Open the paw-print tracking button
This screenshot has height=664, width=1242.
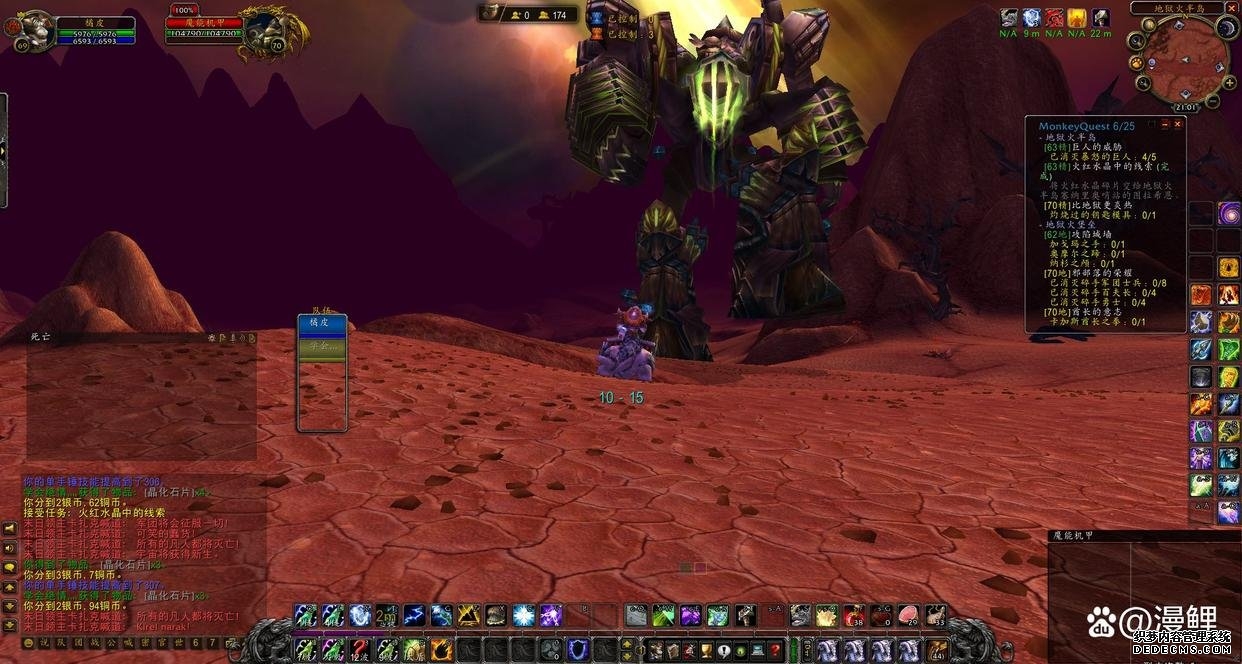coord(1138,62)
